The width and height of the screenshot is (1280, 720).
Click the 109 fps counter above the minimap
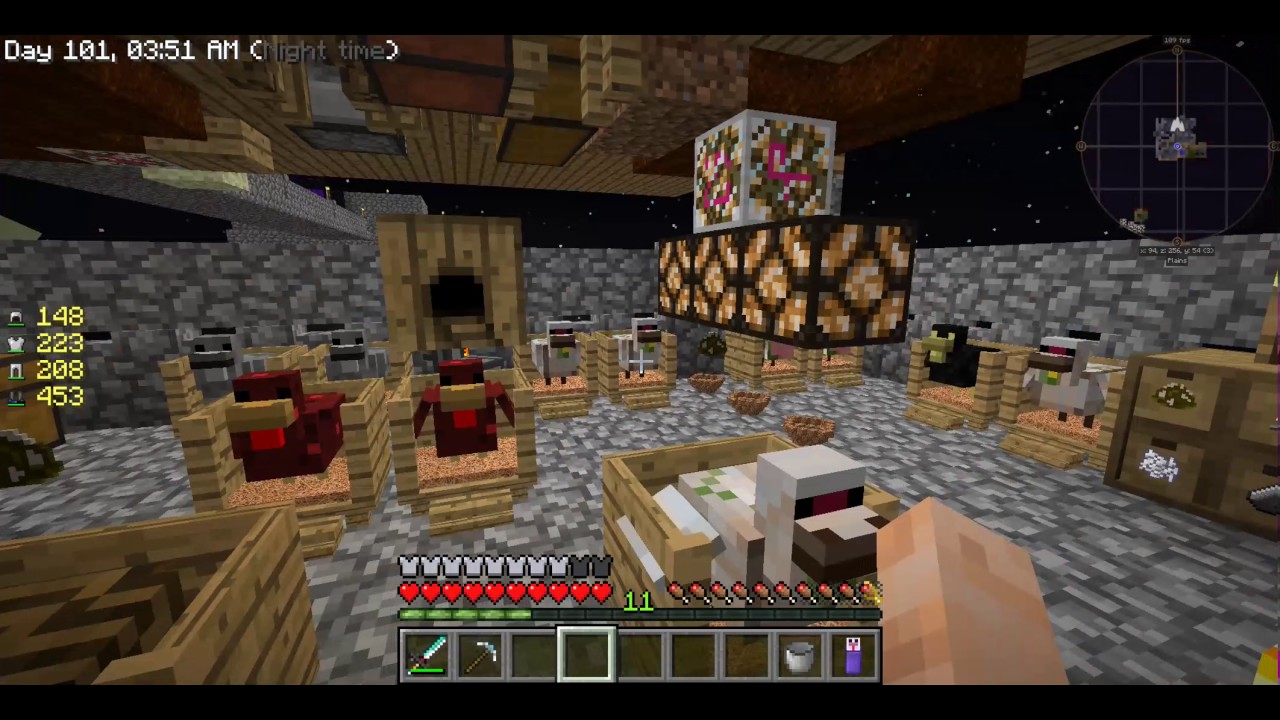pyautogui.click(x=1175, y=40)
